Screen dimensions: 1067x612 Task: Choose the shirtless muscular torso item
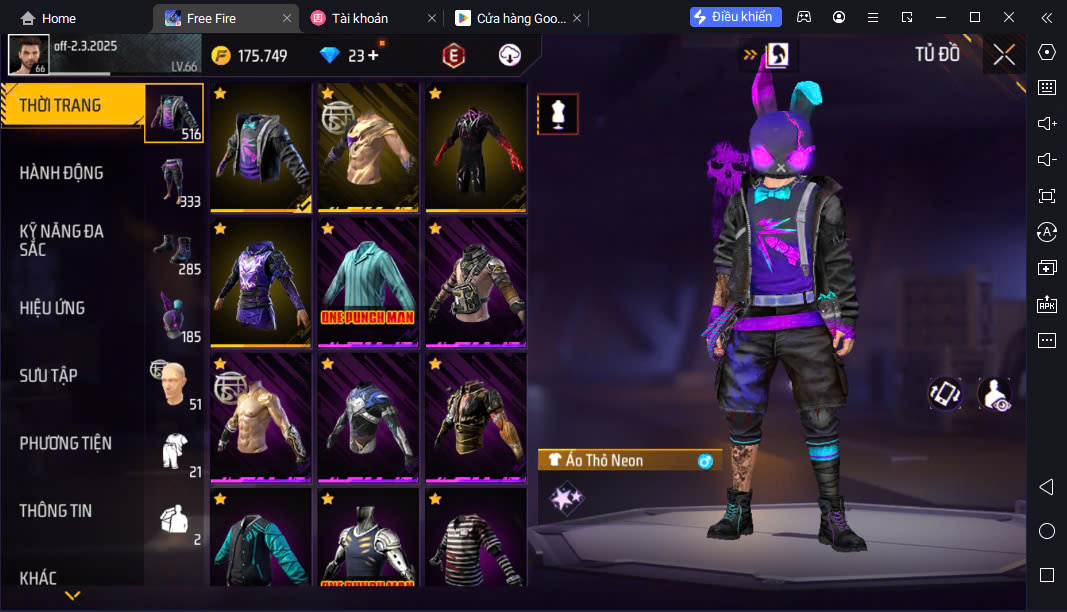[261, 417]
